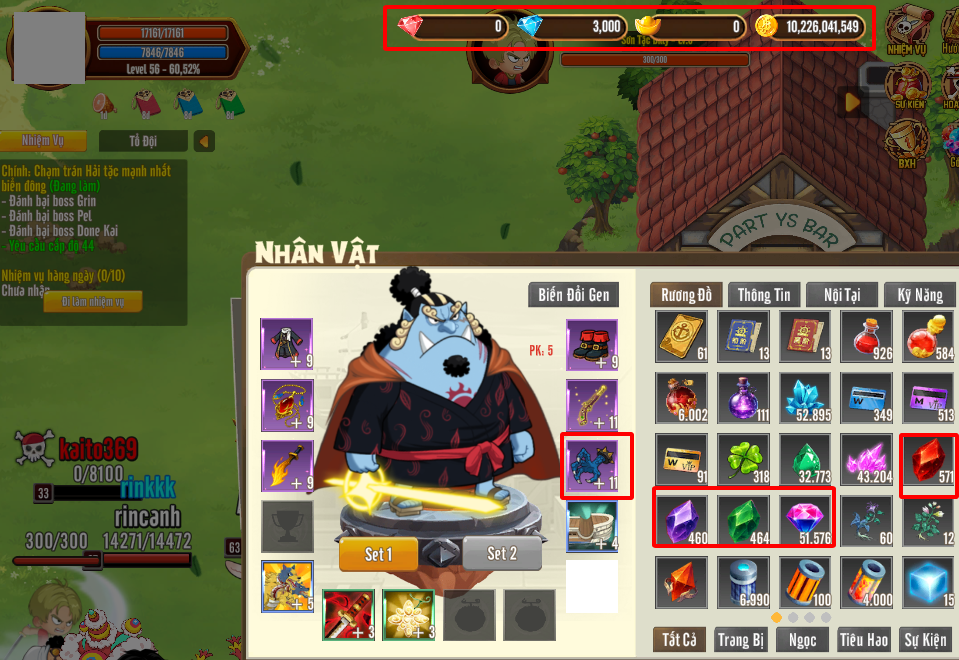959x660 pixels.
Task: Filter inventory by Ngọc
Action: (802, 639)
